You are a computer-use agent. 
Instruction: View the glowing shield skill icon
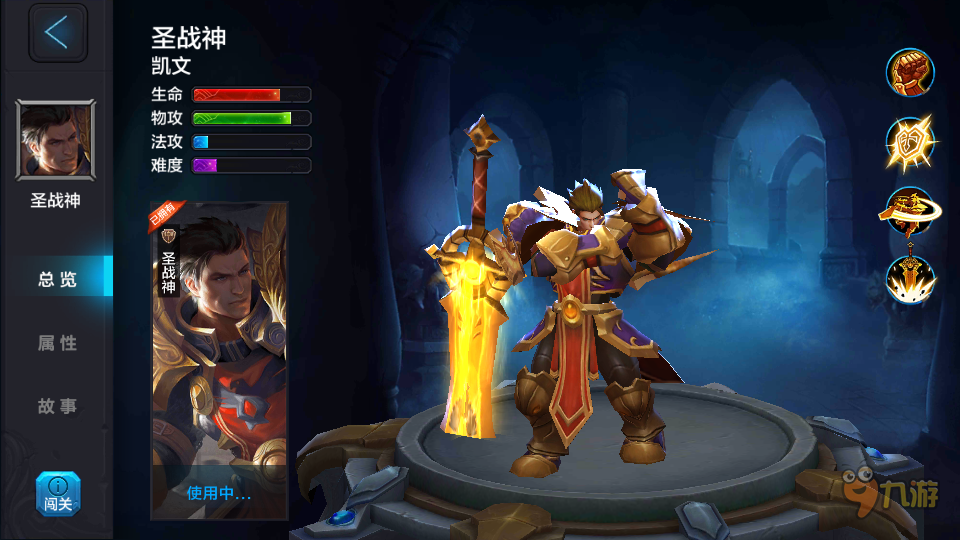click(909, 143)
